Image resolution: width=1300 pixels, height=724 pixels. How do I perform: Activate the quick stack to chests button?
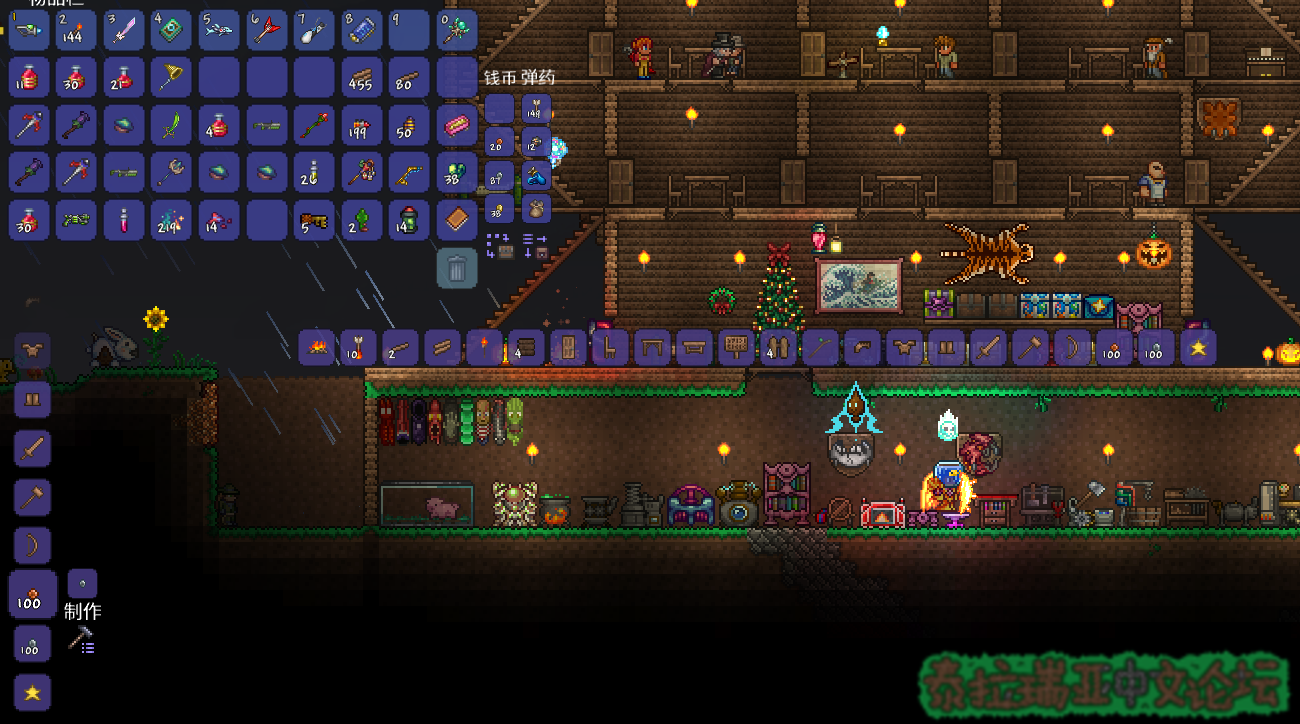click(x=498, y=245)
